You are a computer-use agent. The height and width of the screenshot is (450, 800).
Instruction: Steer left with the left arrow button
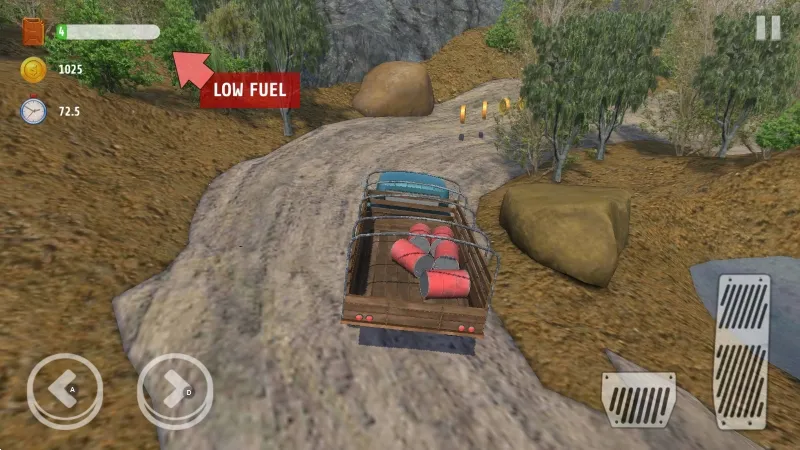pyautogui.click(x=65, y=390)
